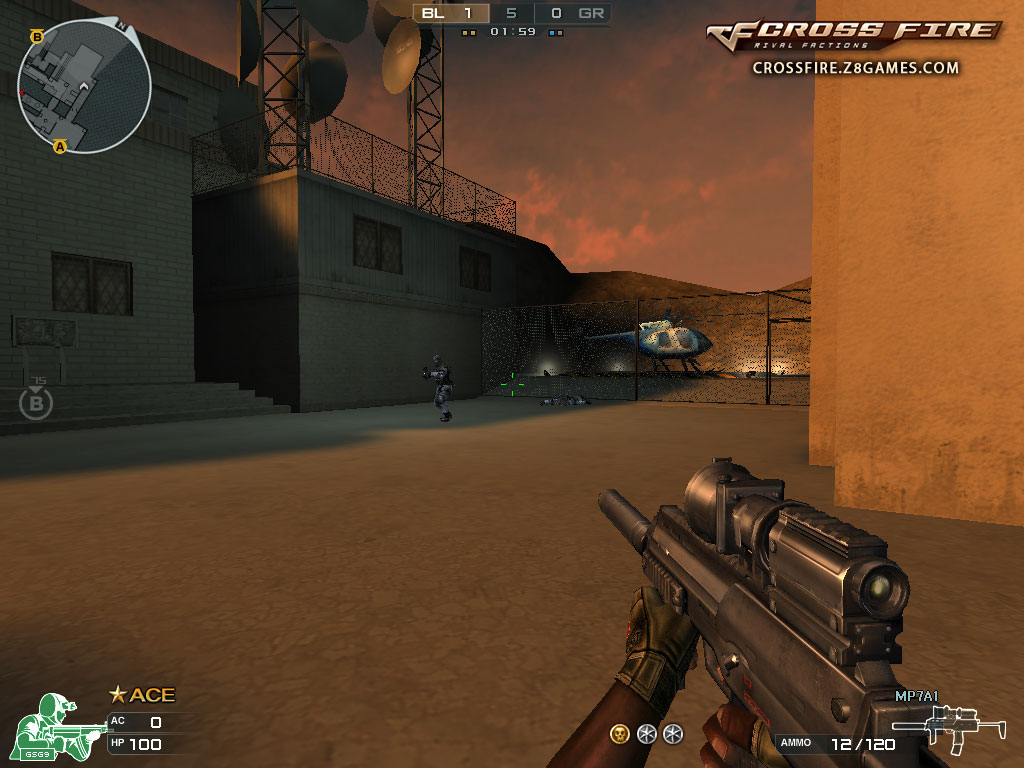Image resolution: width=1024 pixels, height=768 pixels.
Task: Click the gold skull kill medal
Action: tap(620, 734)
